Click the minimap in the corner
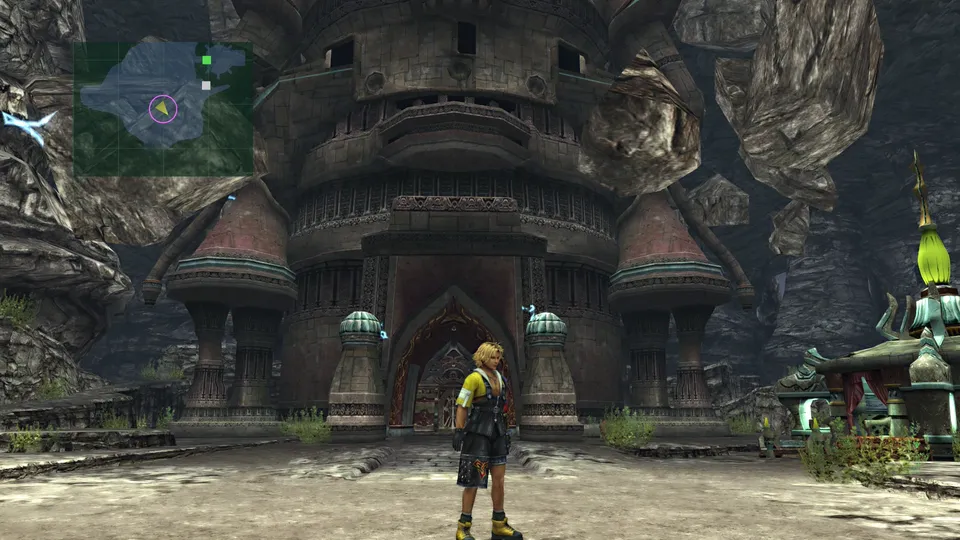Screen dimensions: 960x540 click(163, 108)
